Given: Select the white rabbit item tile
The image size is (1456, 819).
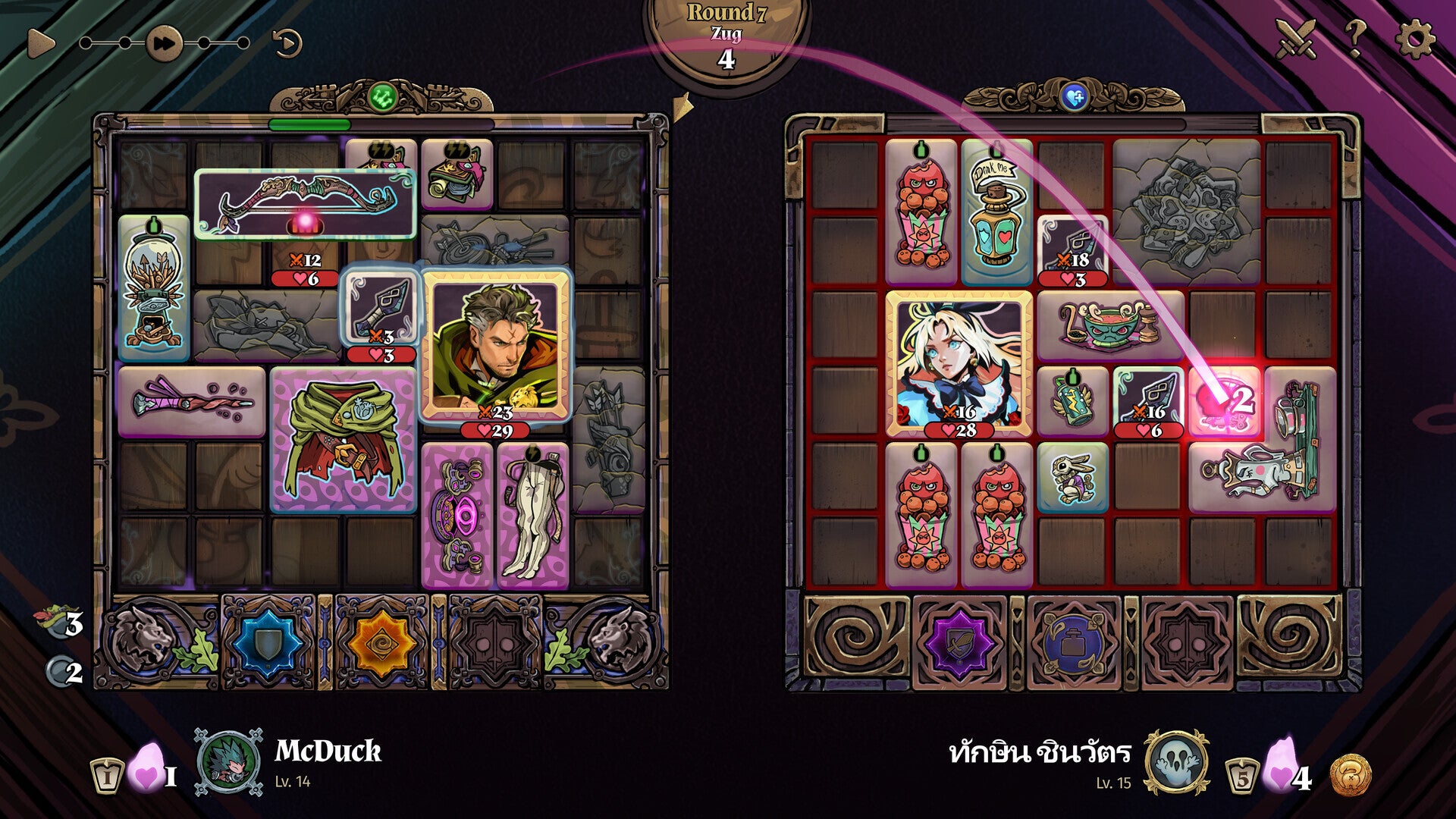Looking at the screenshot, I should point(1072,478).
